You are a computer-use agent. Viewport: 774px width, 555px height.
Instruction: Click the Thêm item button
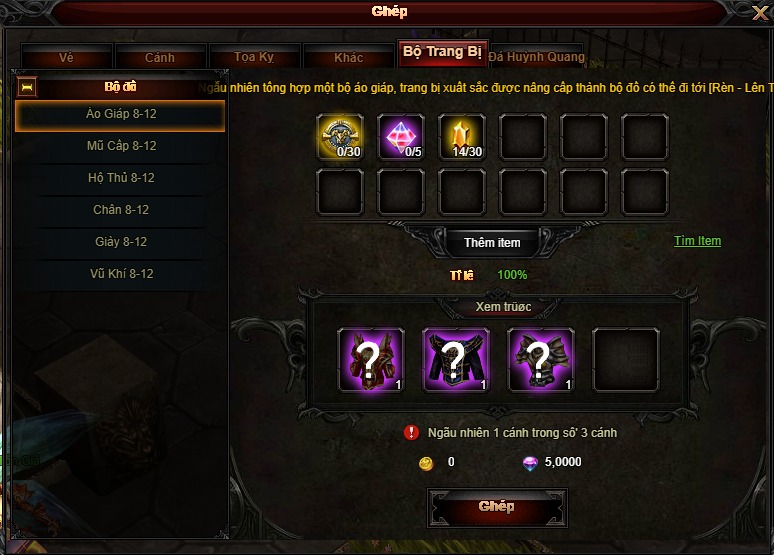[492, 243]
